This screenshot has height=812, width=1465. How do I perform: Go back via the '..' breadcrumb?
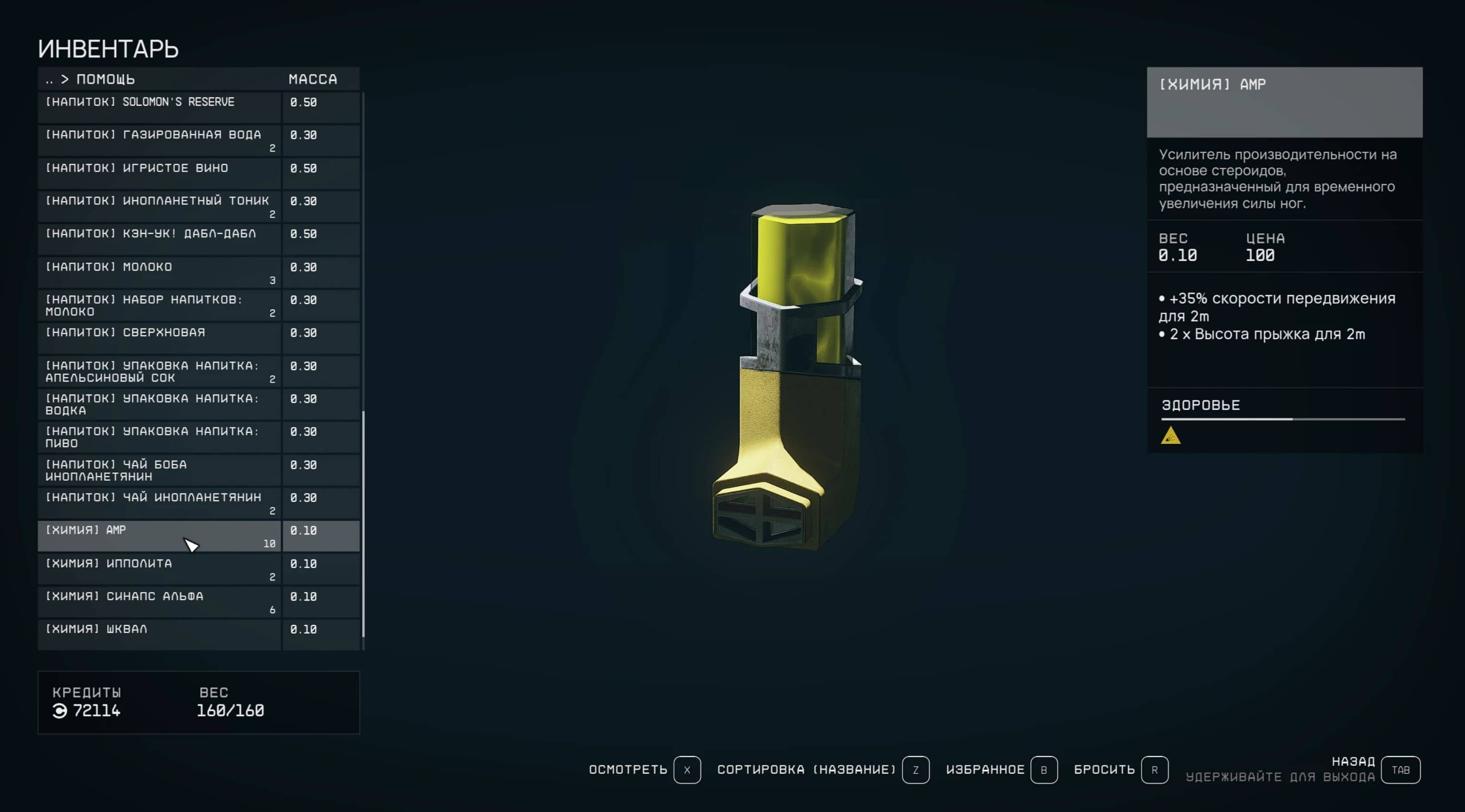(49, 79)
